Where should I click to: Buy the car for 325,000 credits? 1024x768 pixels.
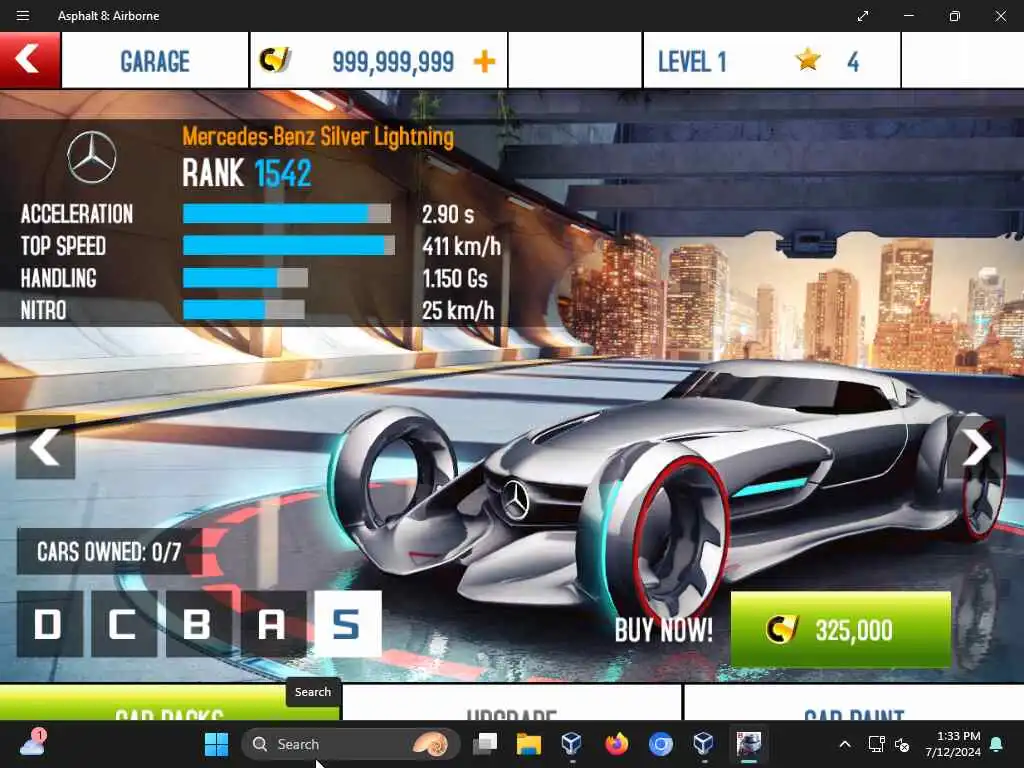coord(840,629)
